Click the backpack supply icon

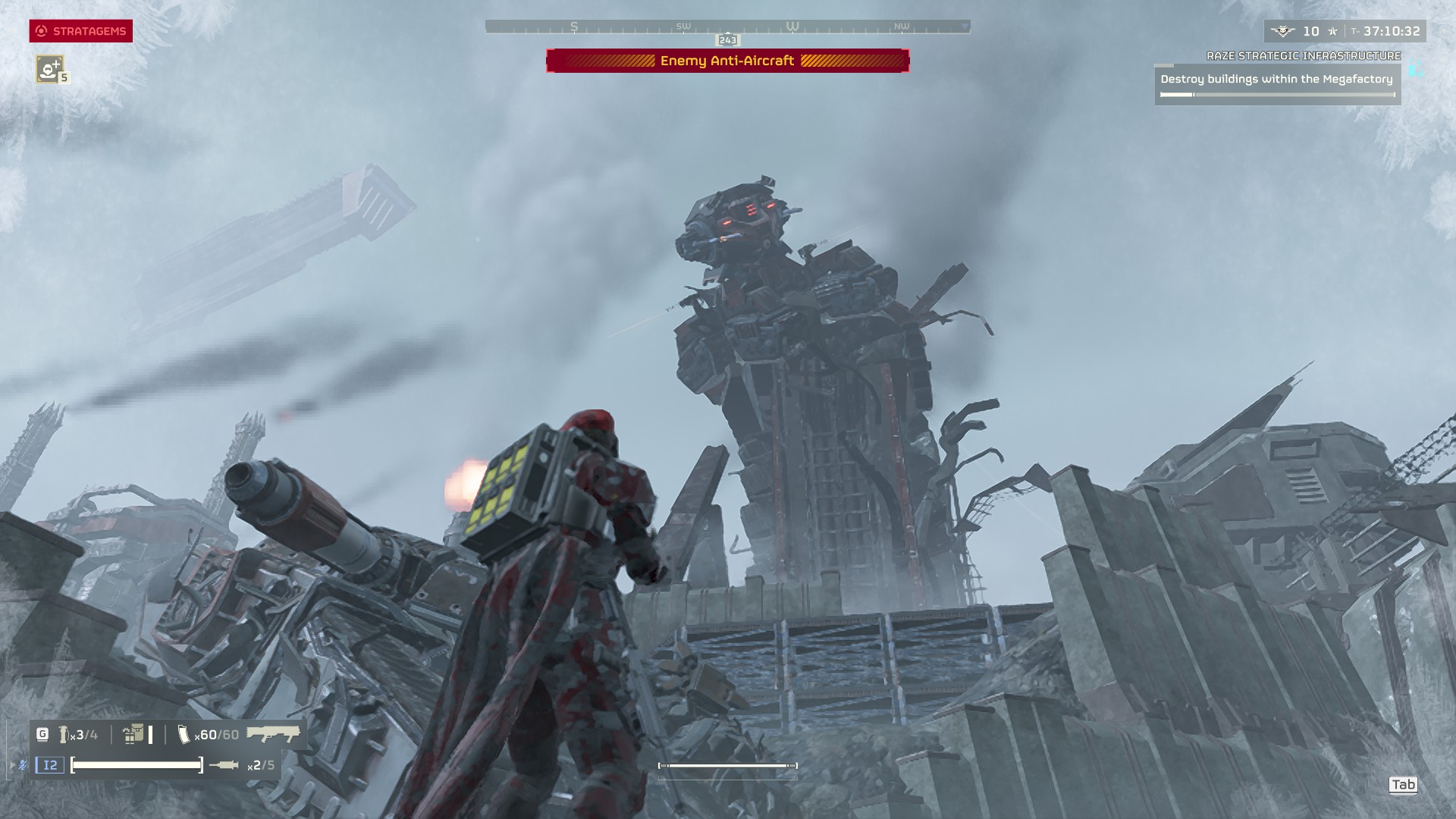tap(133, 734)
